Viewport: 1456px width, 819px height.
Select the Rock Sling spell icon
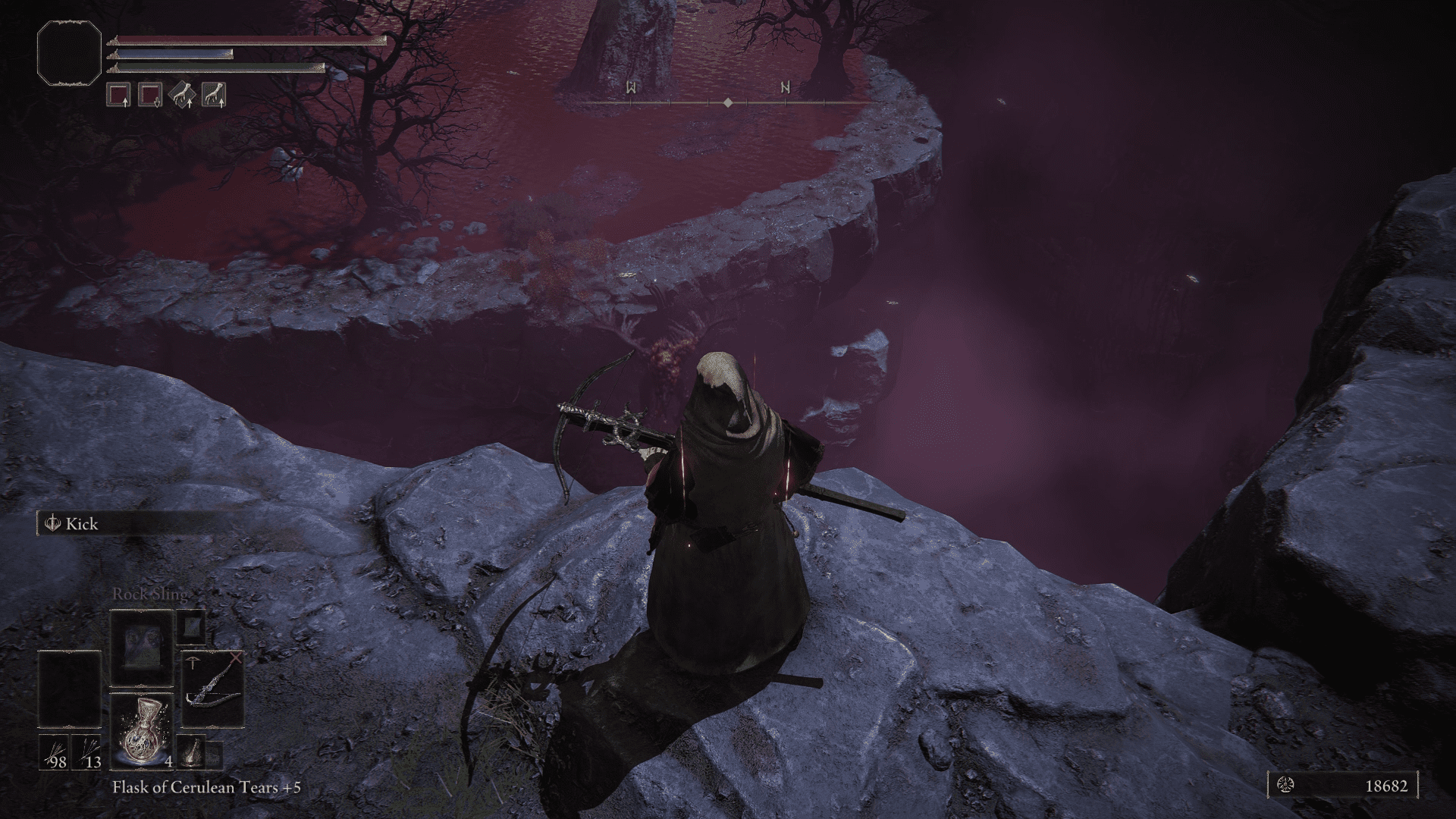pyautogui.click(x=142, y=648)
